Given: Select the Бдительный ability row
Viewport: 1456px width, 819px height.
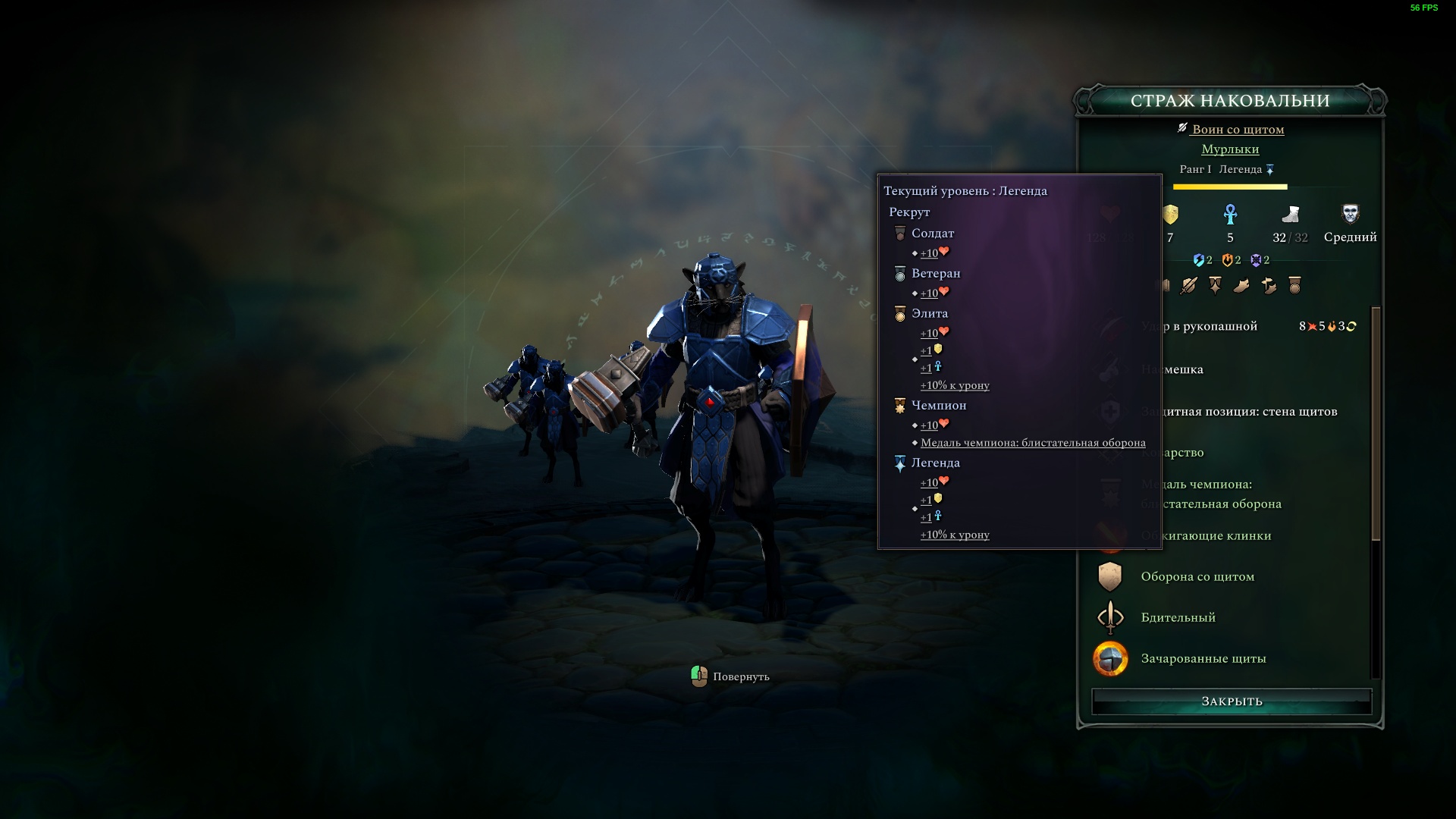Looking at the screenshot, I should [x=1178, y=617].
